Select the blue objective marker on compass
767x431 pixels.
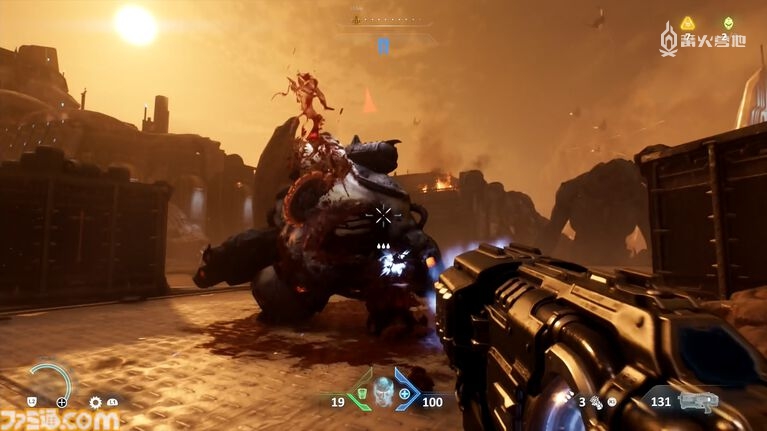383,45
